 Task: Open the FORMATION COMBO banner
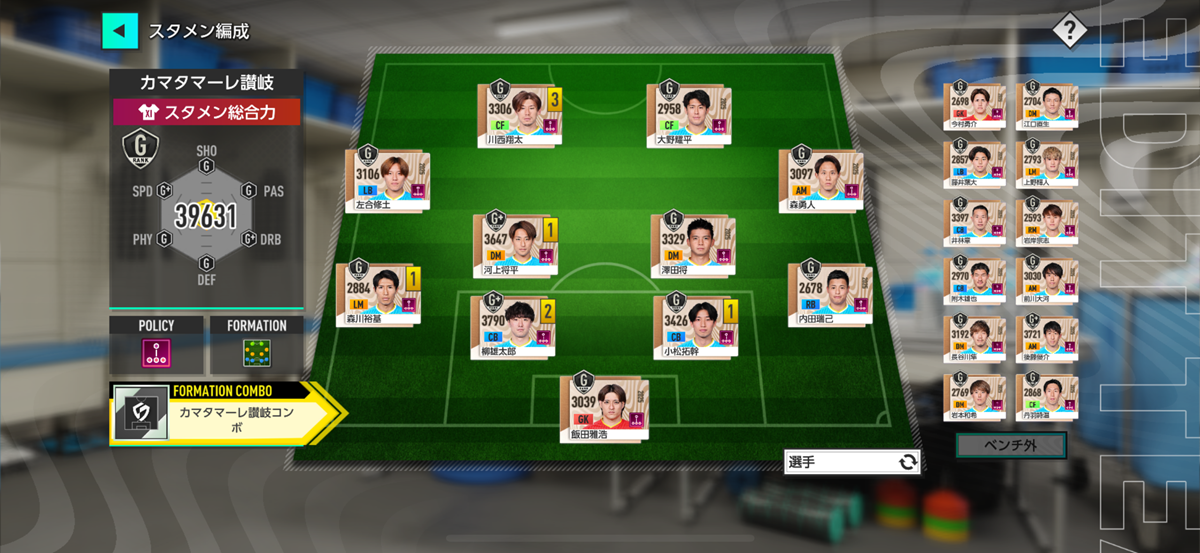pos(225,412)
